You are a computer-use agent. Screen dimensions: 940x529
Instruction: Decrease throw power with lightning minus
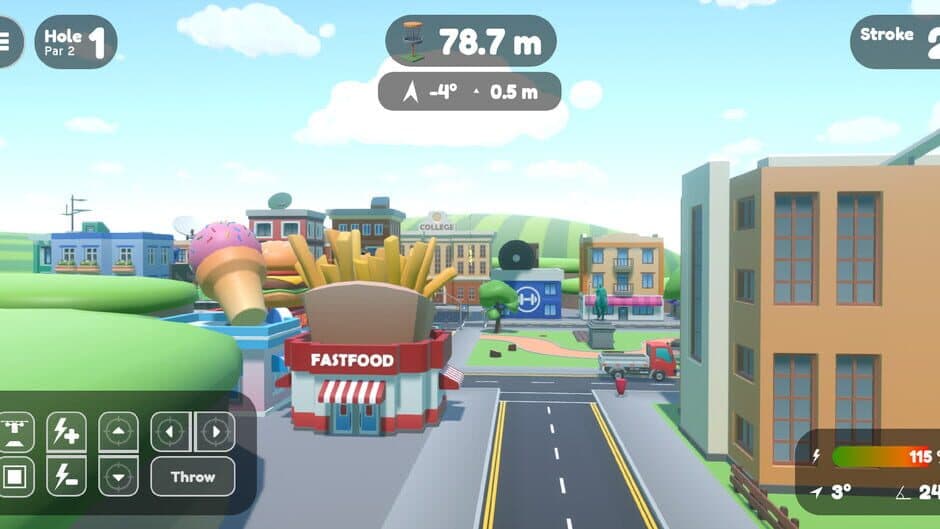coord(66,477)
